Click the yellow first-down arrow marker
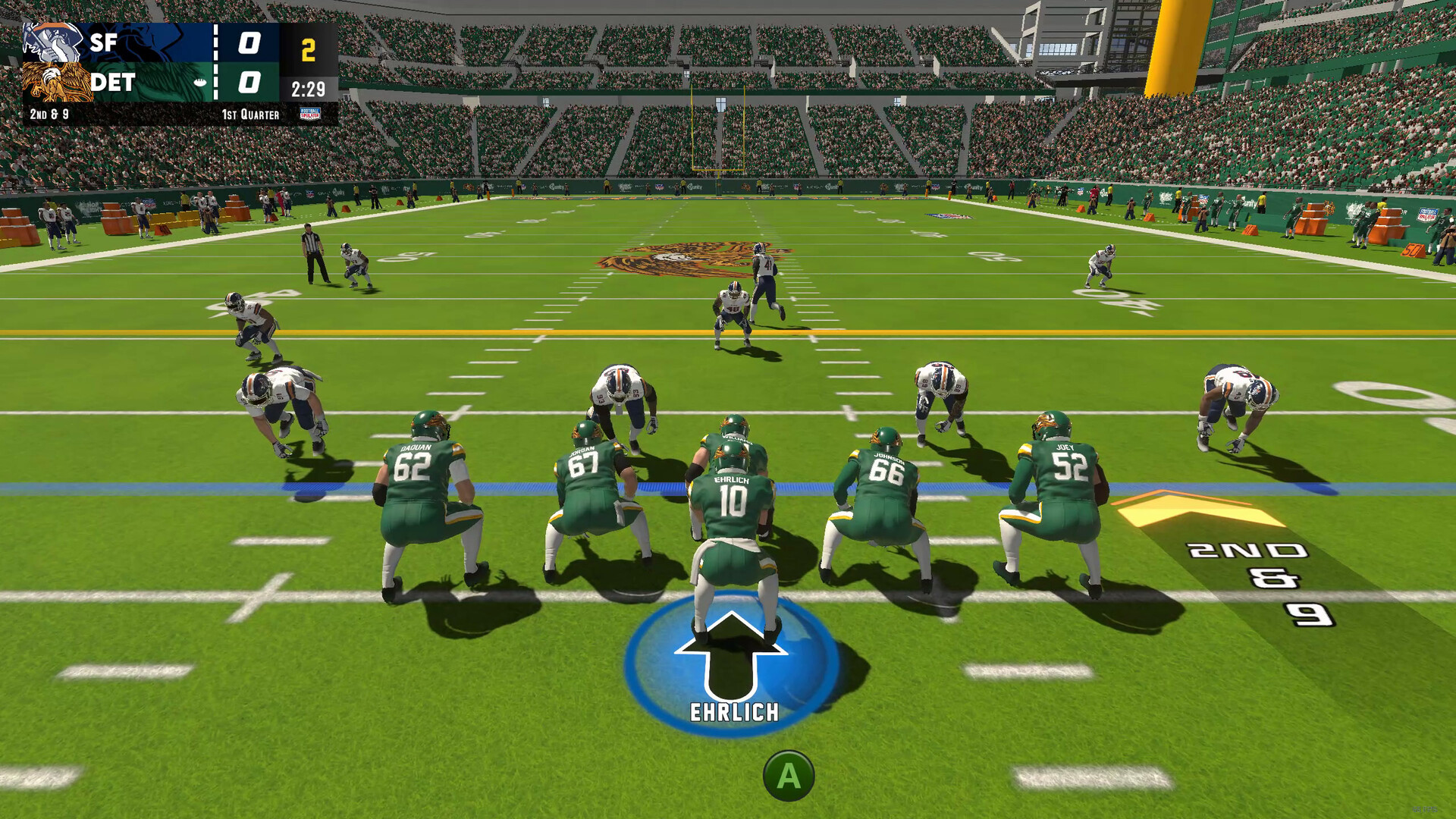This screenshot has width=1456, height=819. tap(1191, 507)
